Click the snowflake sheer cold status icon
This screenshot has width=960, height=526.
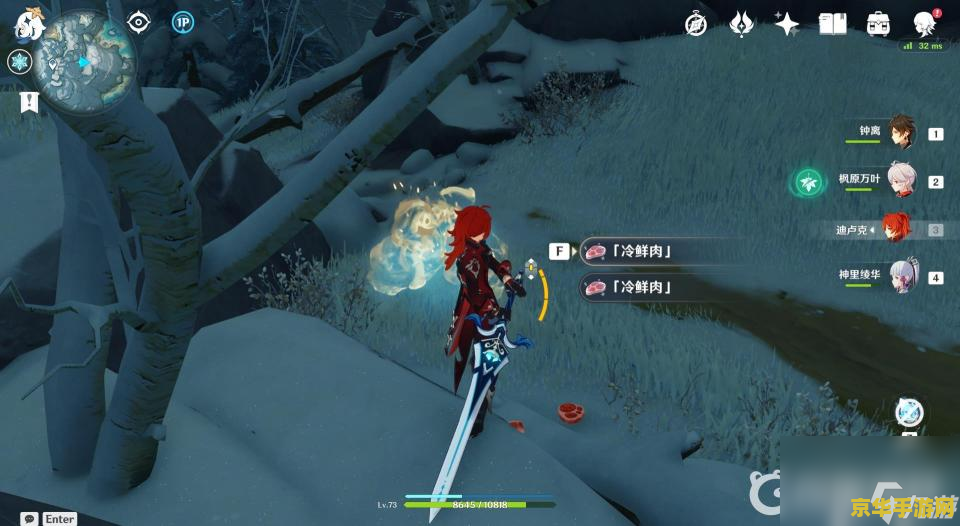[x=19, y=62]
